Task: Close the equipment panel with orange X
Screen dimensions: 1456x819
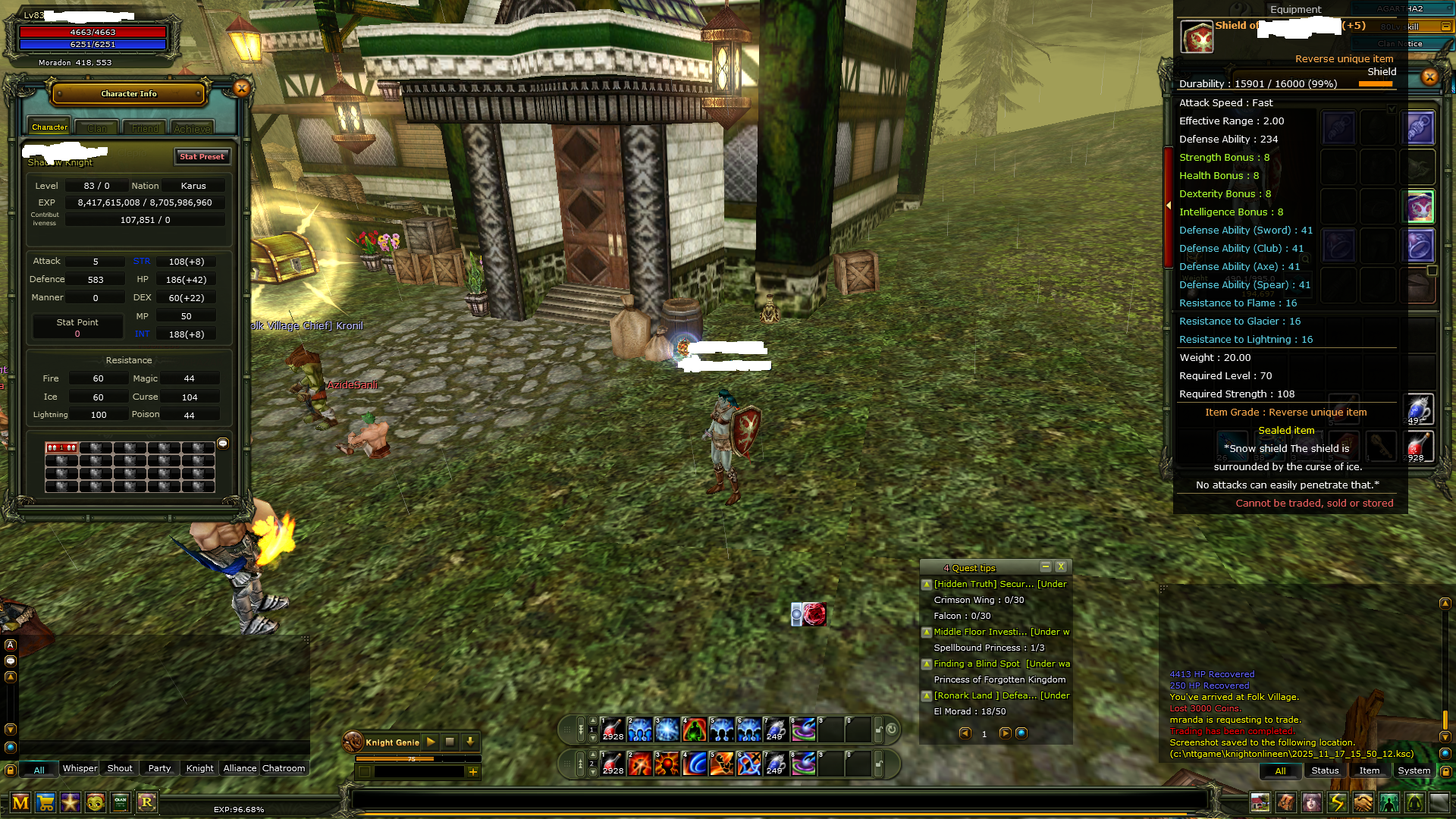Action: tap(1429, 77)
